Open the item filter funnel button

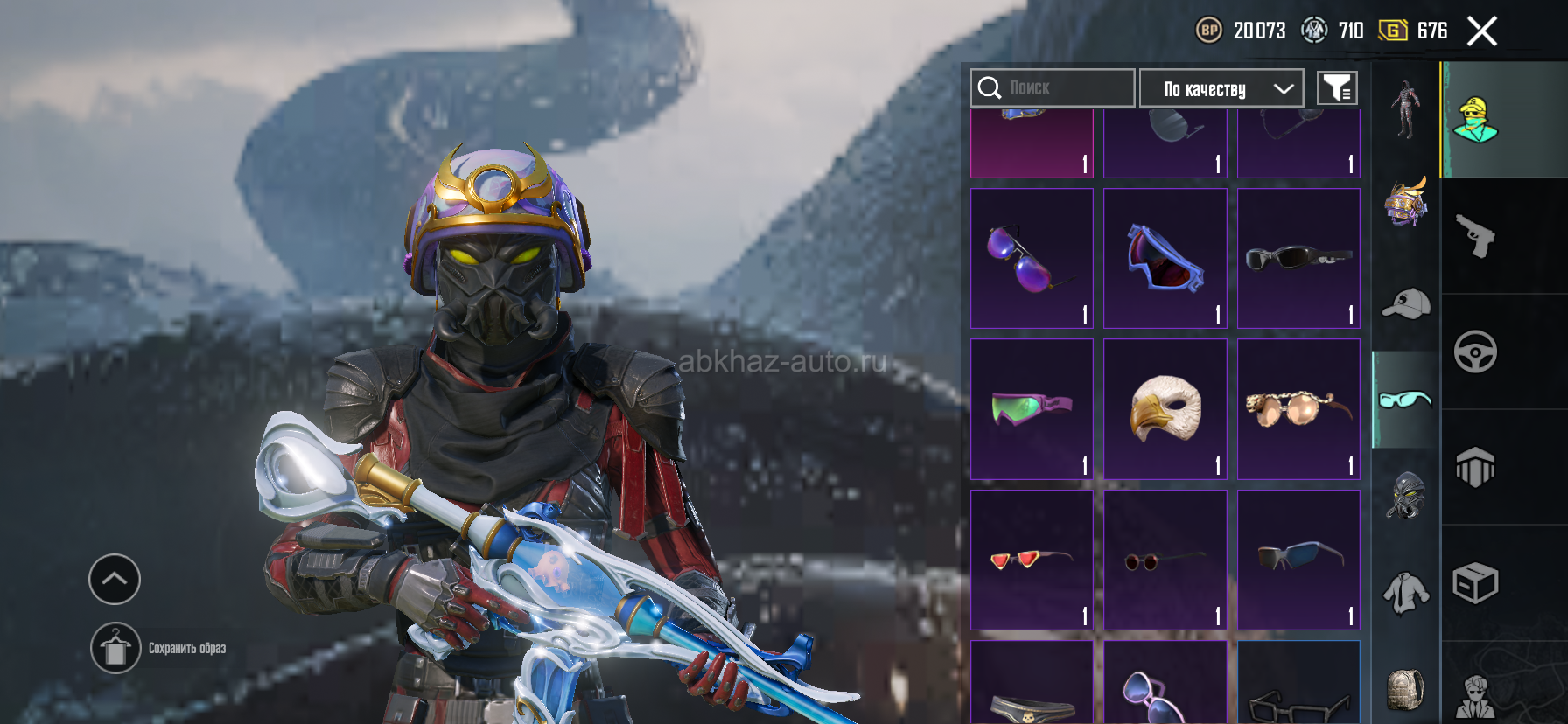(1337, 88)
